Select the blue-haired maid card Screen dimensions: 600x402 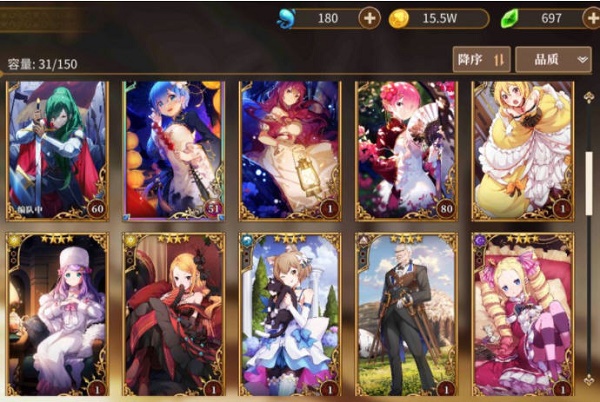(x=173, y=150)
